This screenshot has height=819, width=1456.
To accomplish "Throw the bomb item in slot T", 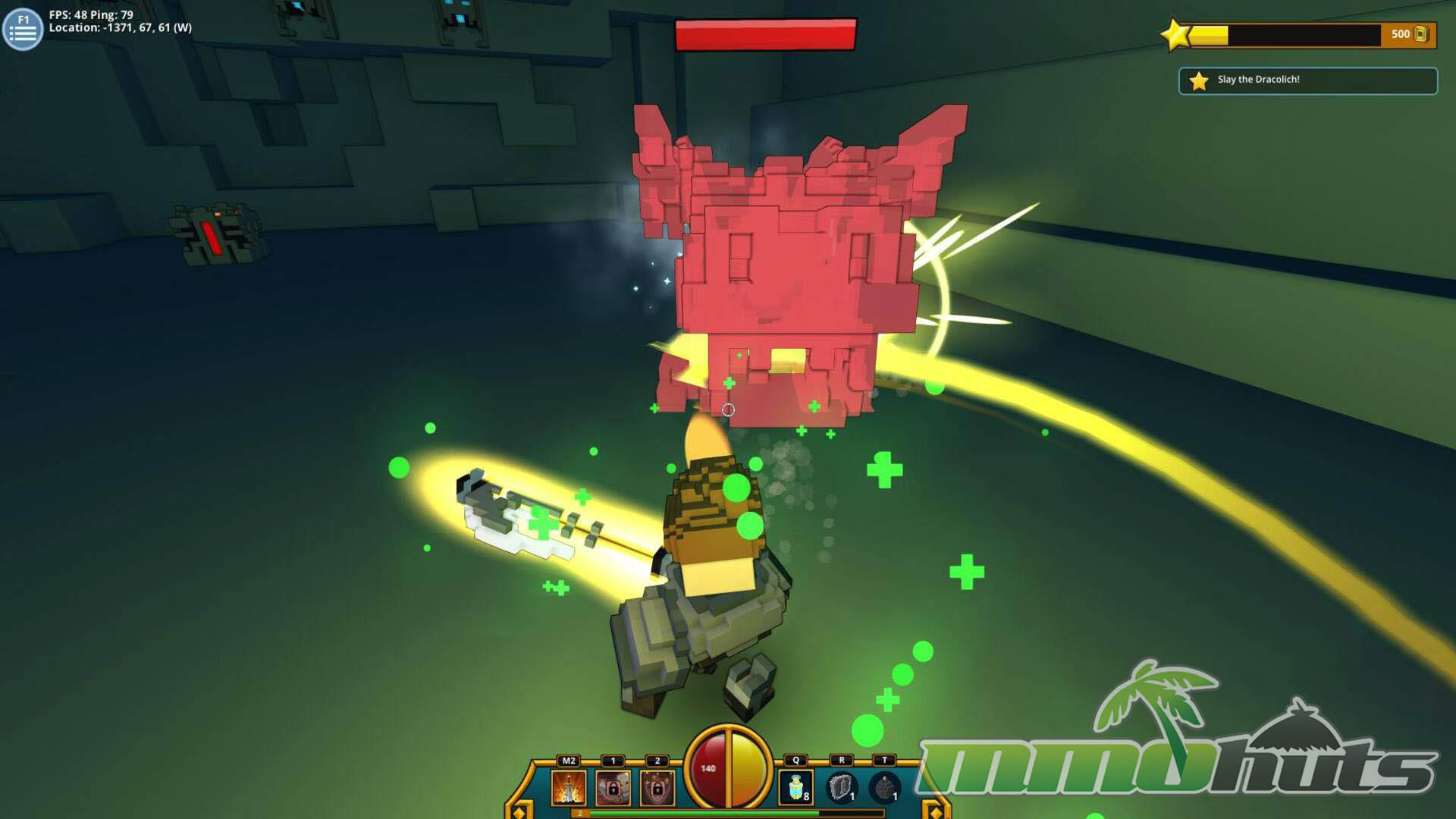I will [x=884, y=788].
